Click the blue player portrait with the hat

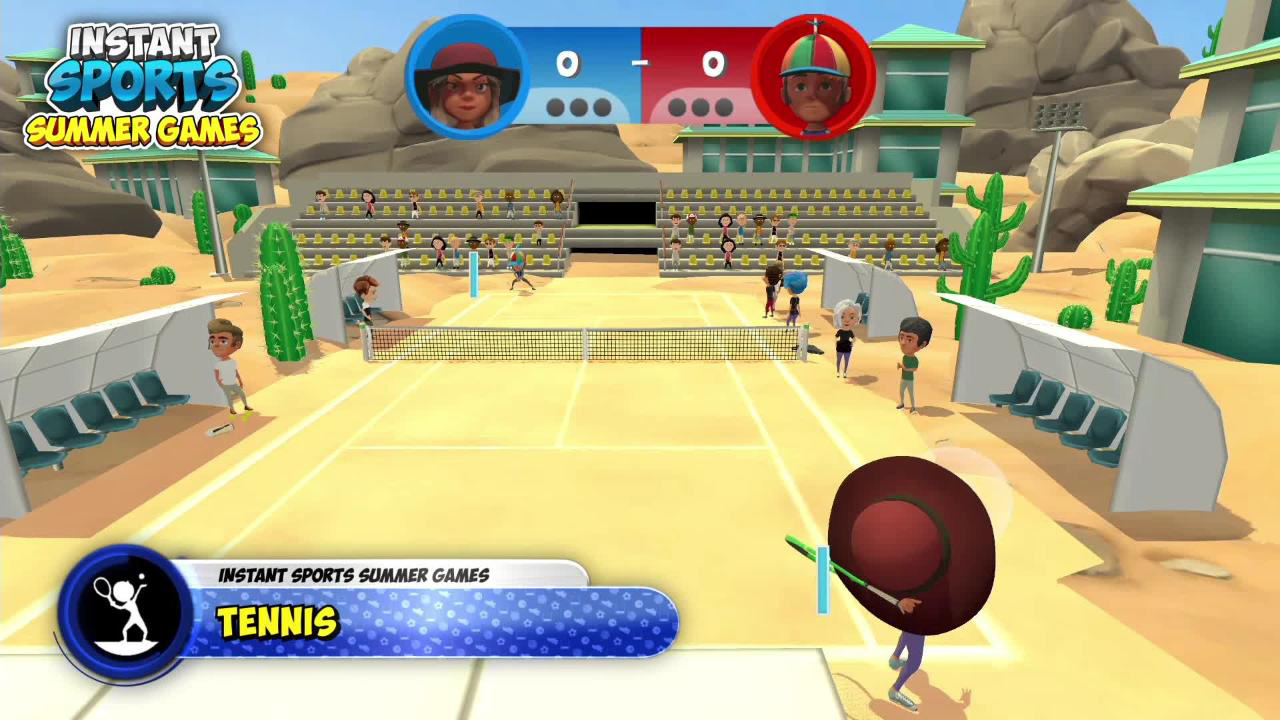click(466, 77)
